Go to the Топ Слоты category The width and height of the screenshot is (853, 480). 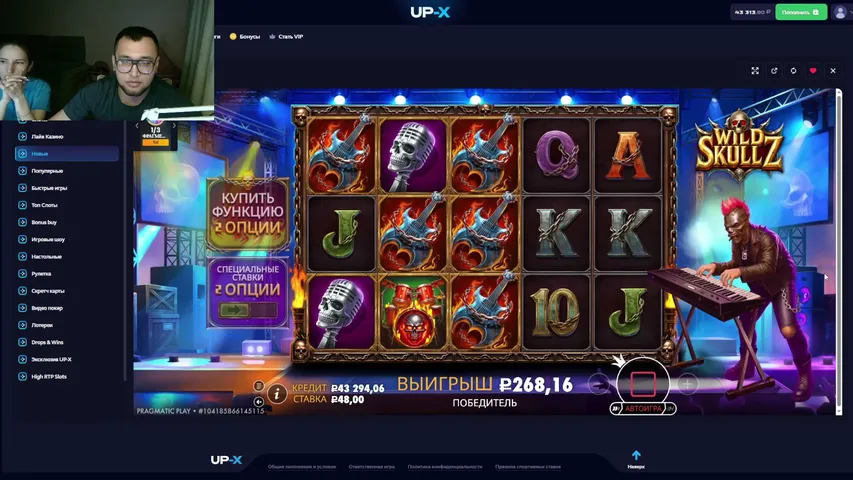(x=44, y=205)
